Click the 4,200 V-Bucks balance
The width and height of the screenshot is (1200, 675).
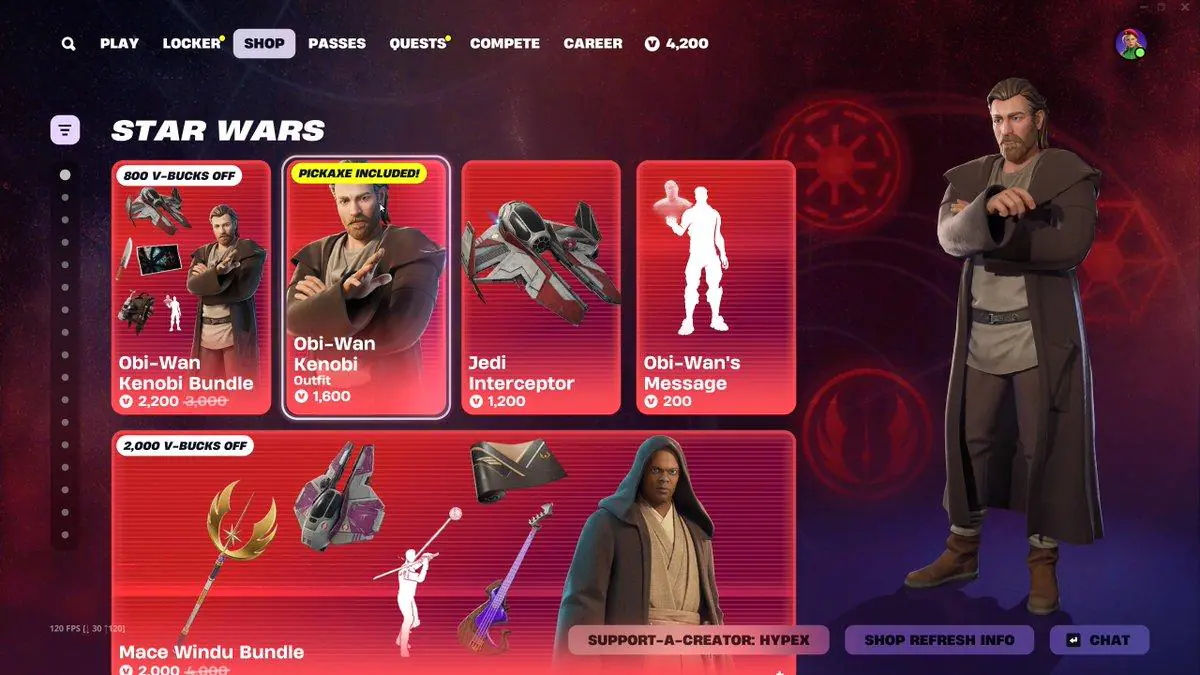coord(677,44)
